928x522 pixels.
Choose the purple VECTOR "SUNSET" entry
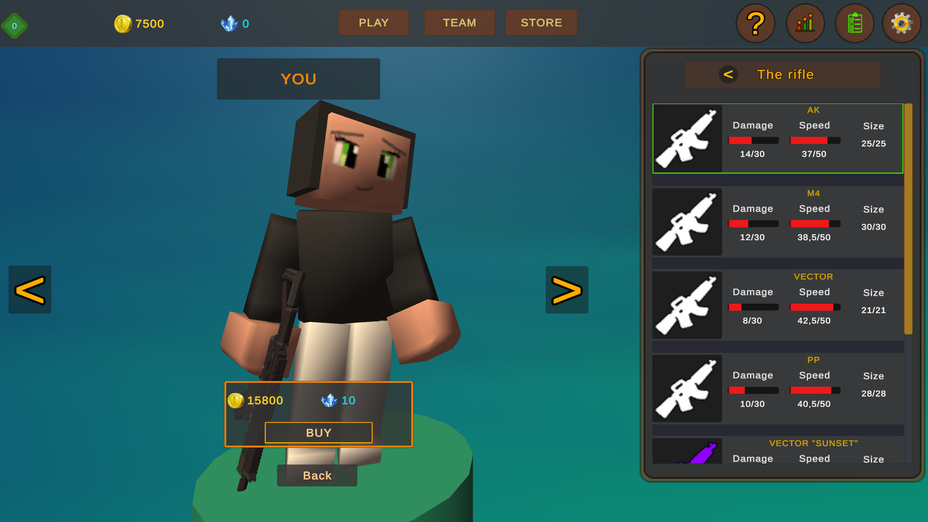click(x=777, y=451)
